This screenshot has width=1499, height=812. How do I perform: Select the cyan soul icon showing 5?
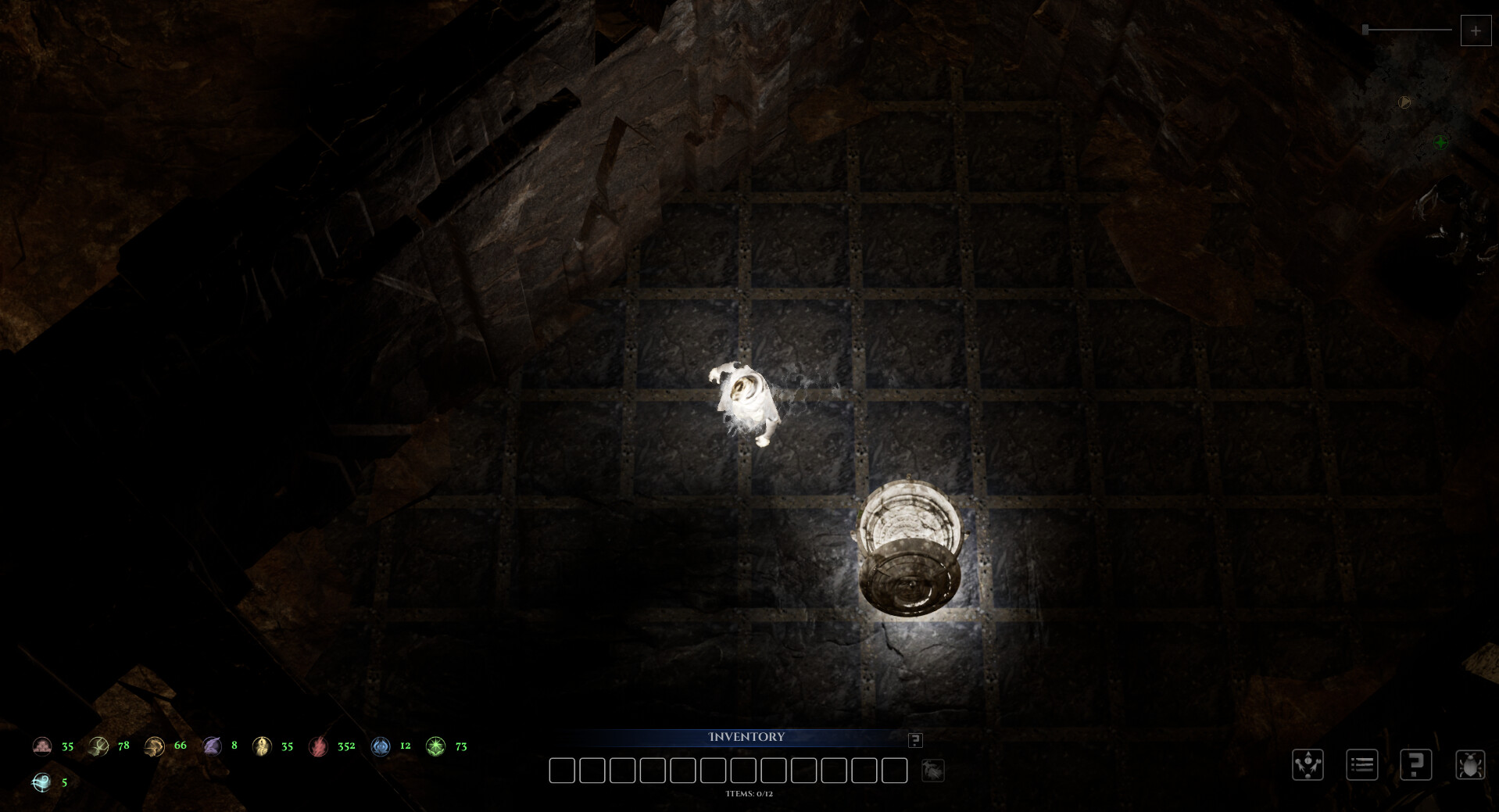(41, 780)
